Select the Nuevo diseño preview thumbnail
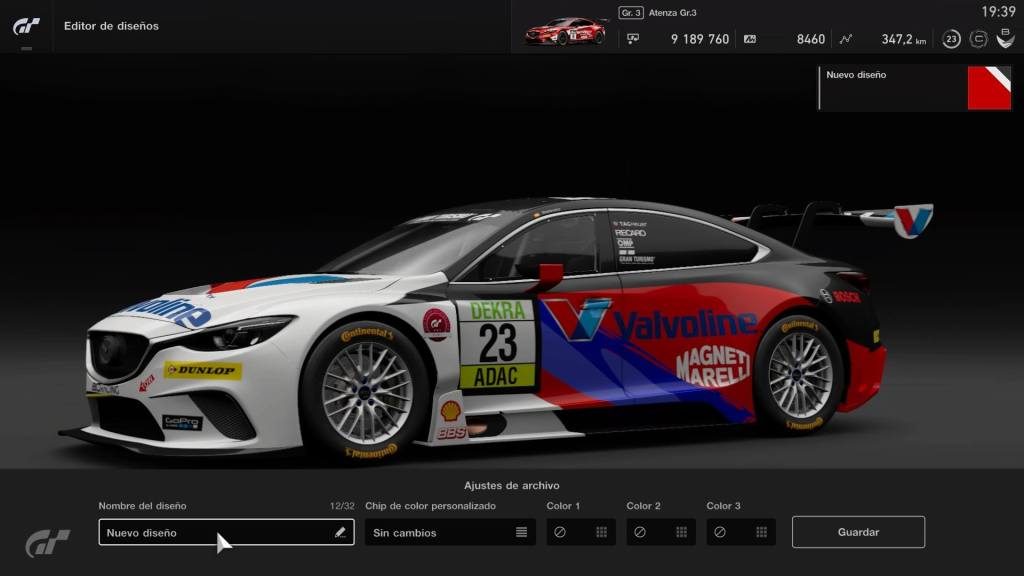 point(989,88)
